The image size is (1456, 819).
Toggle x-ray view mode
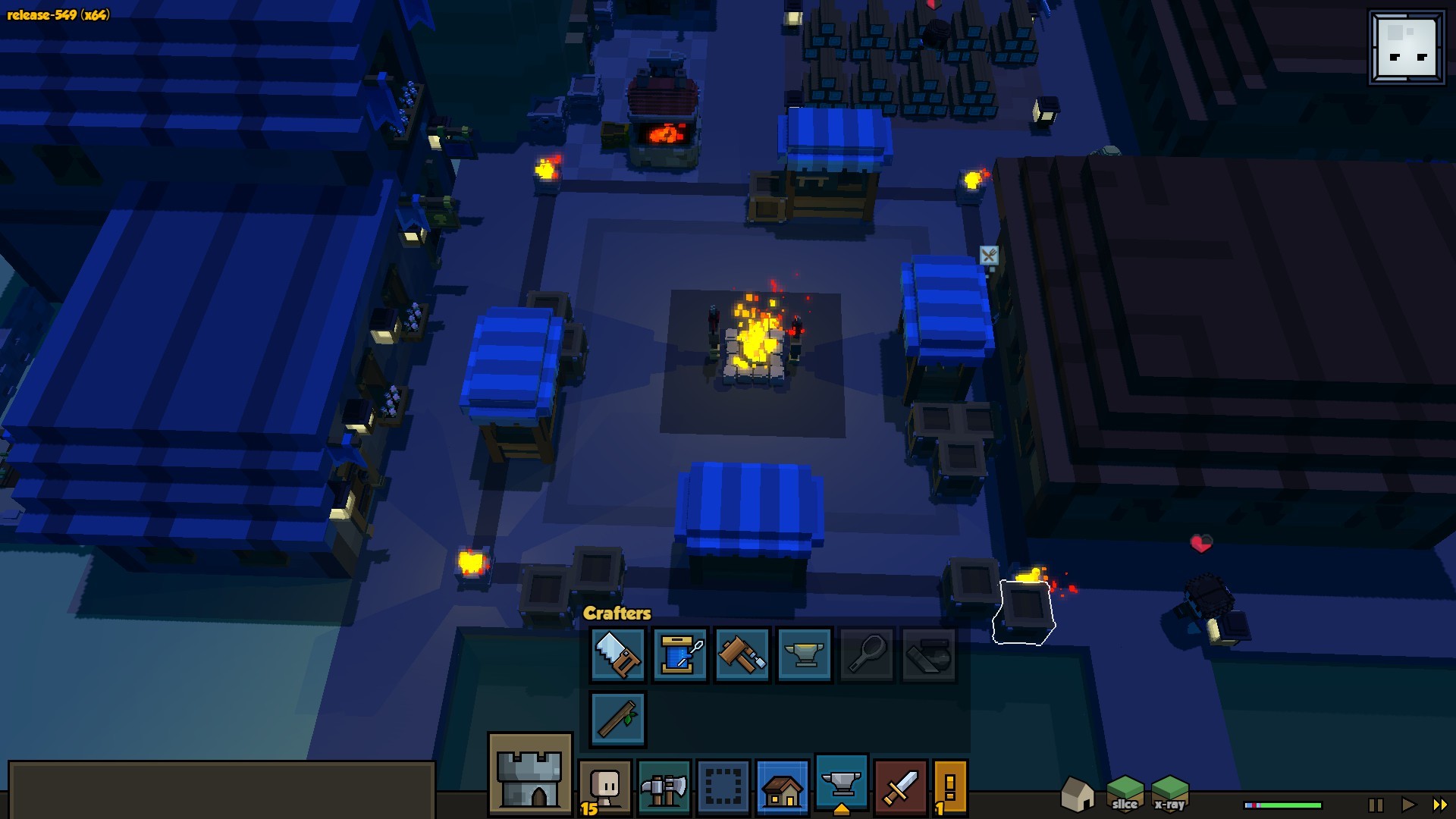(x=1169, y=794)
